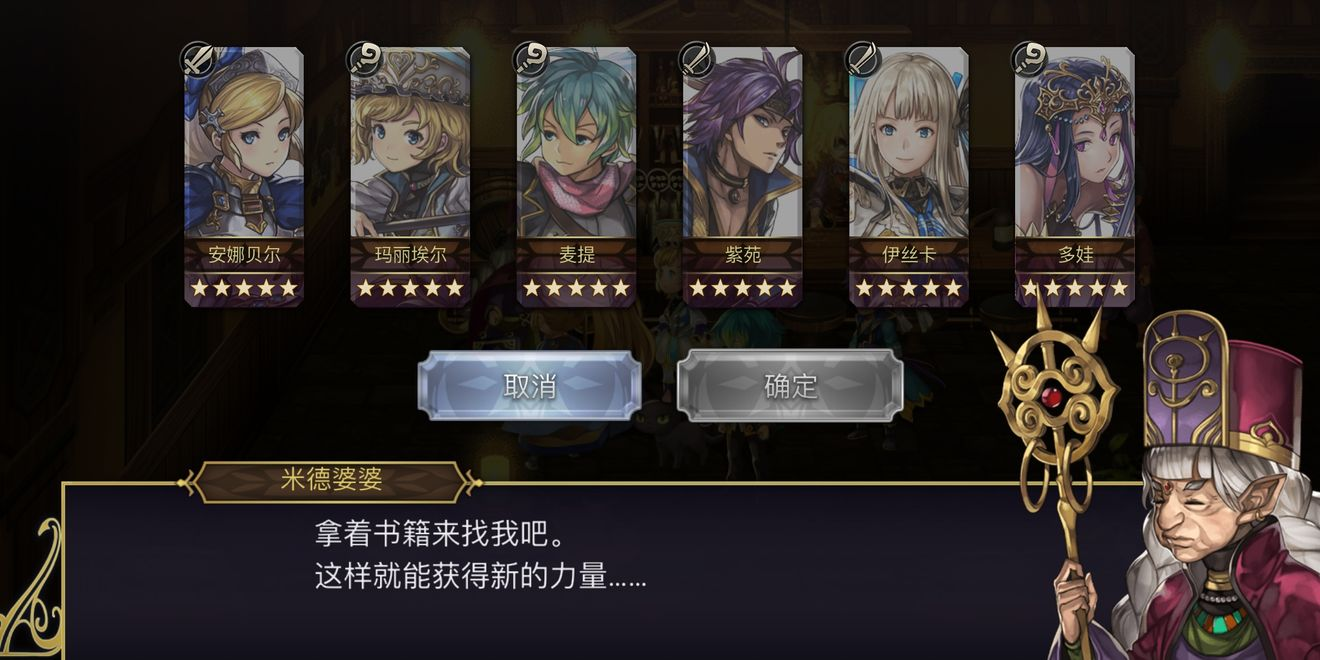Cancel with the 取消 button
The height and width of the screenshot is (660, 1320).
[530, 386]
